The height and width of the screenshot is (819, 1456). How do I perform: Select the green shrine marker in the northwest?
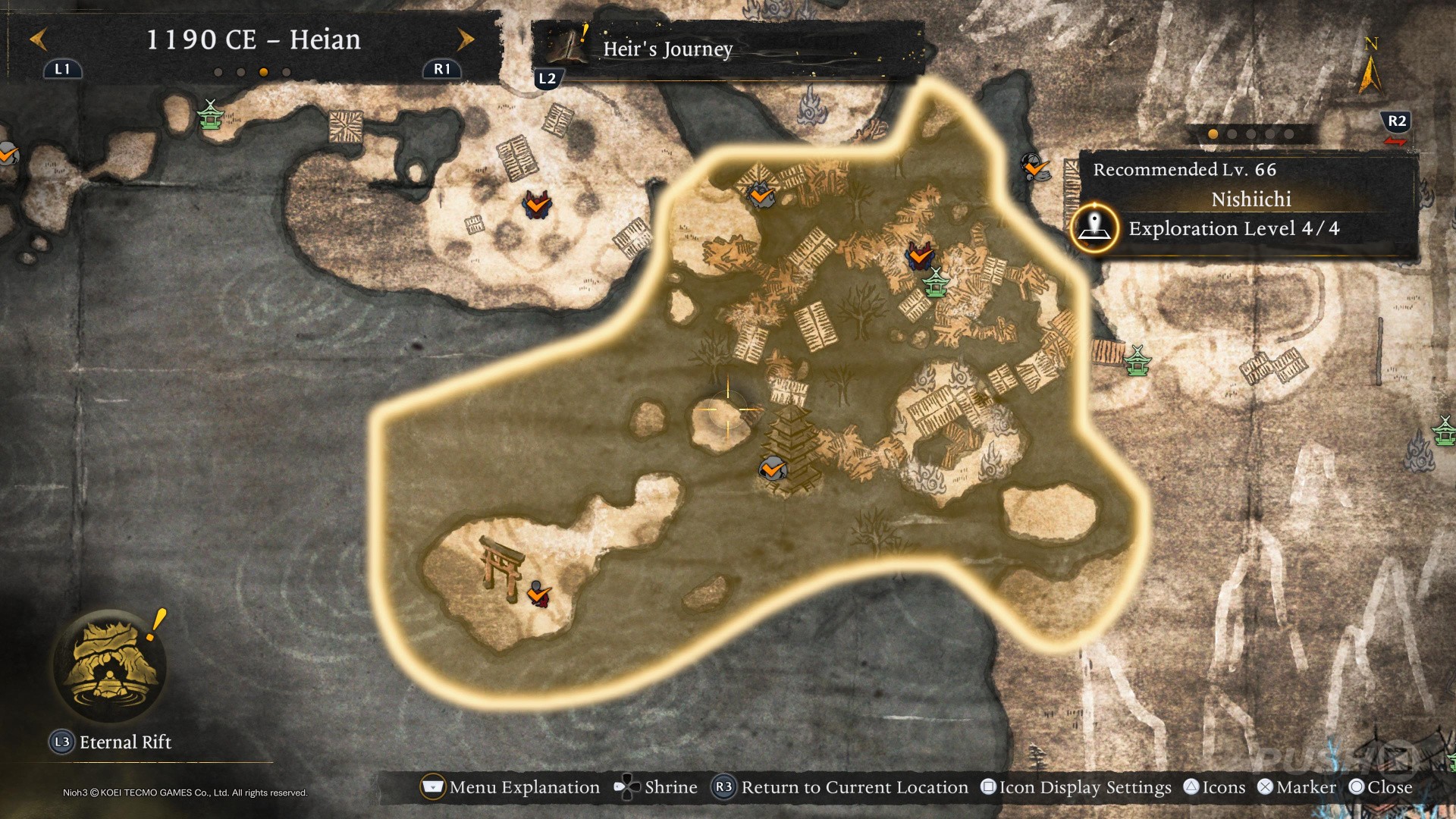click(211, 115)
